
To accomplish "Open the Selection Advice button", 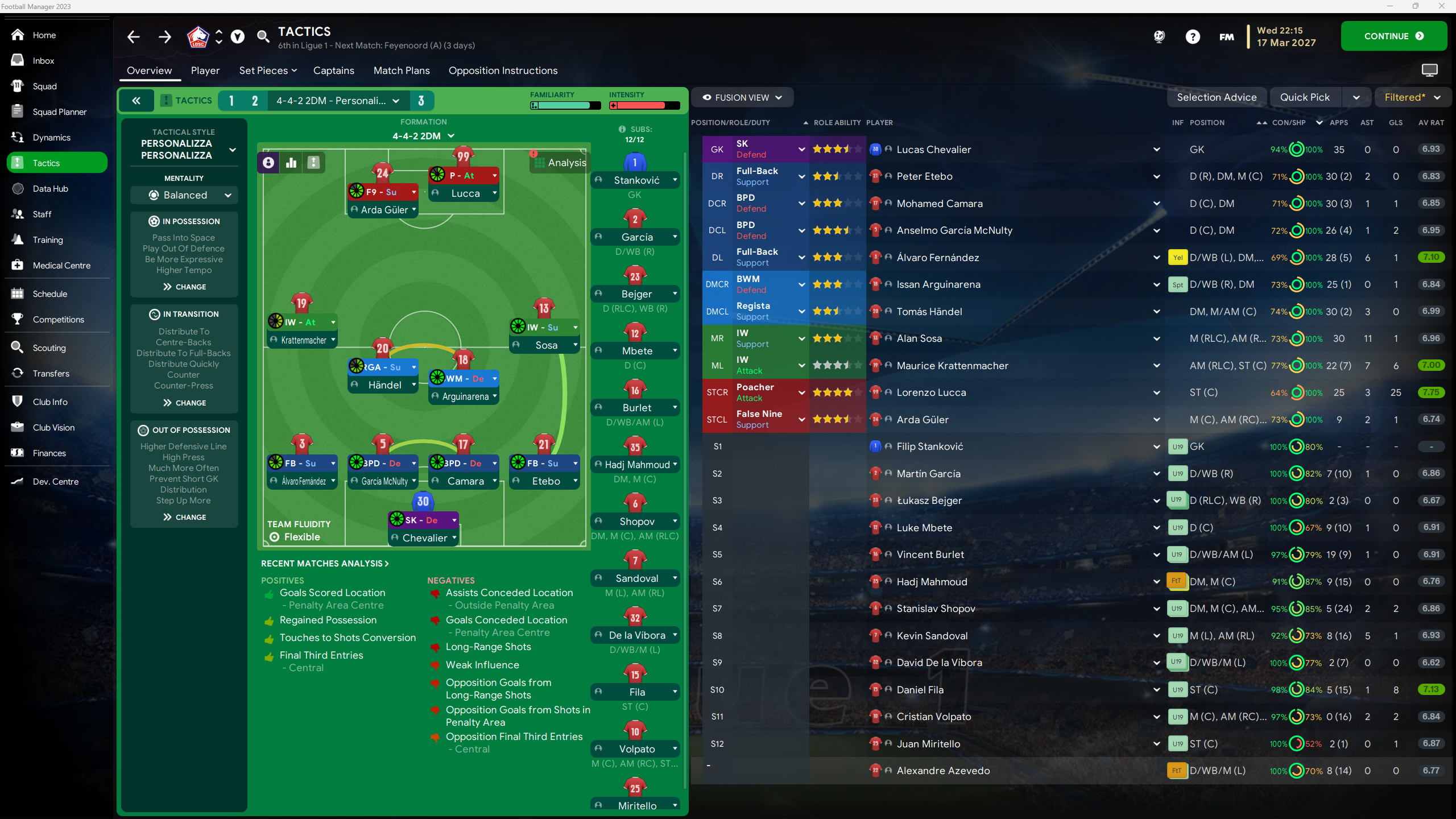I will pyautogui.click(x=1217, y=97).
